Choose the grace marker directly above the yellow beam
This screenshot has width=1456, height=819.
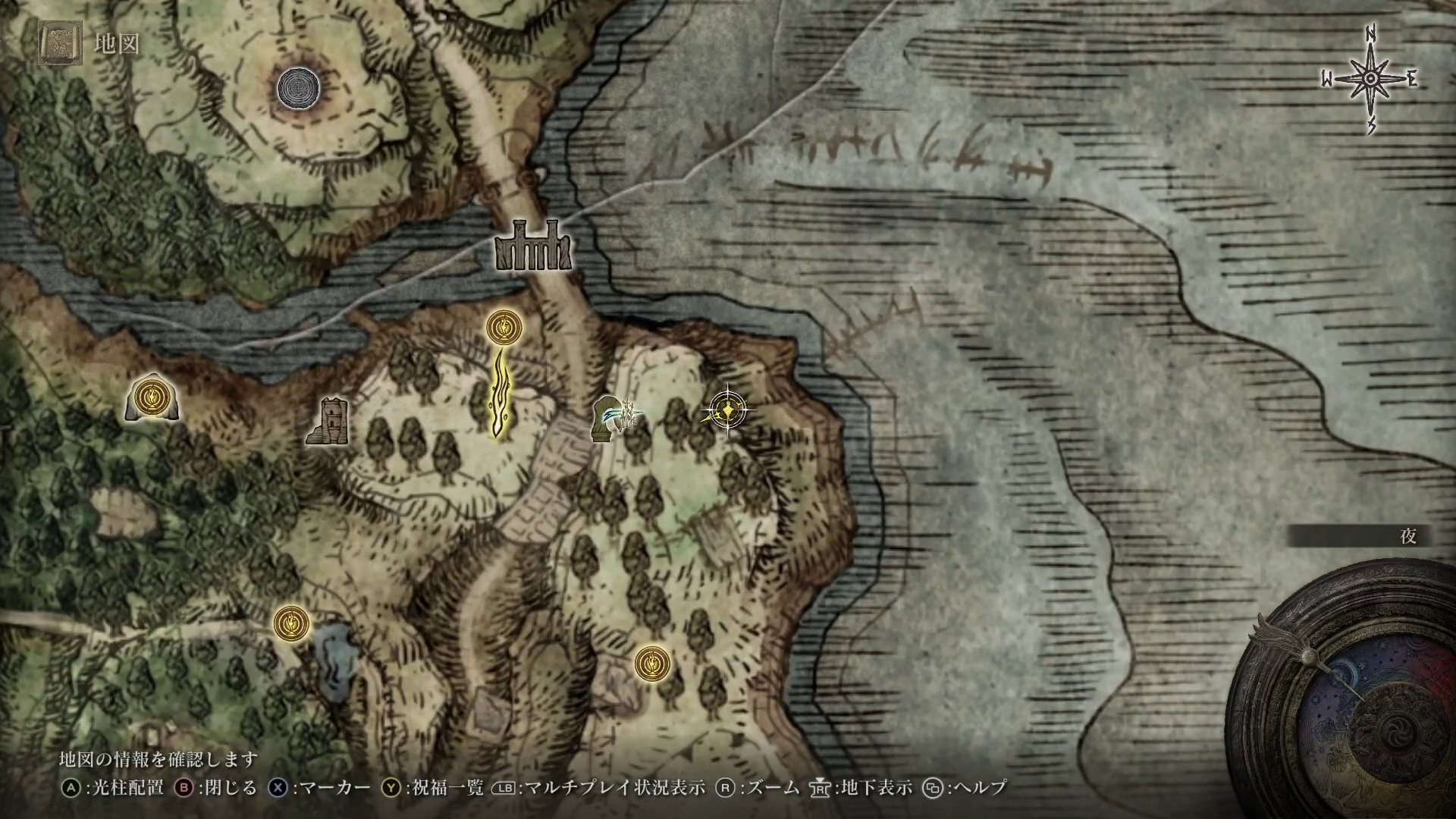(501, 327)
